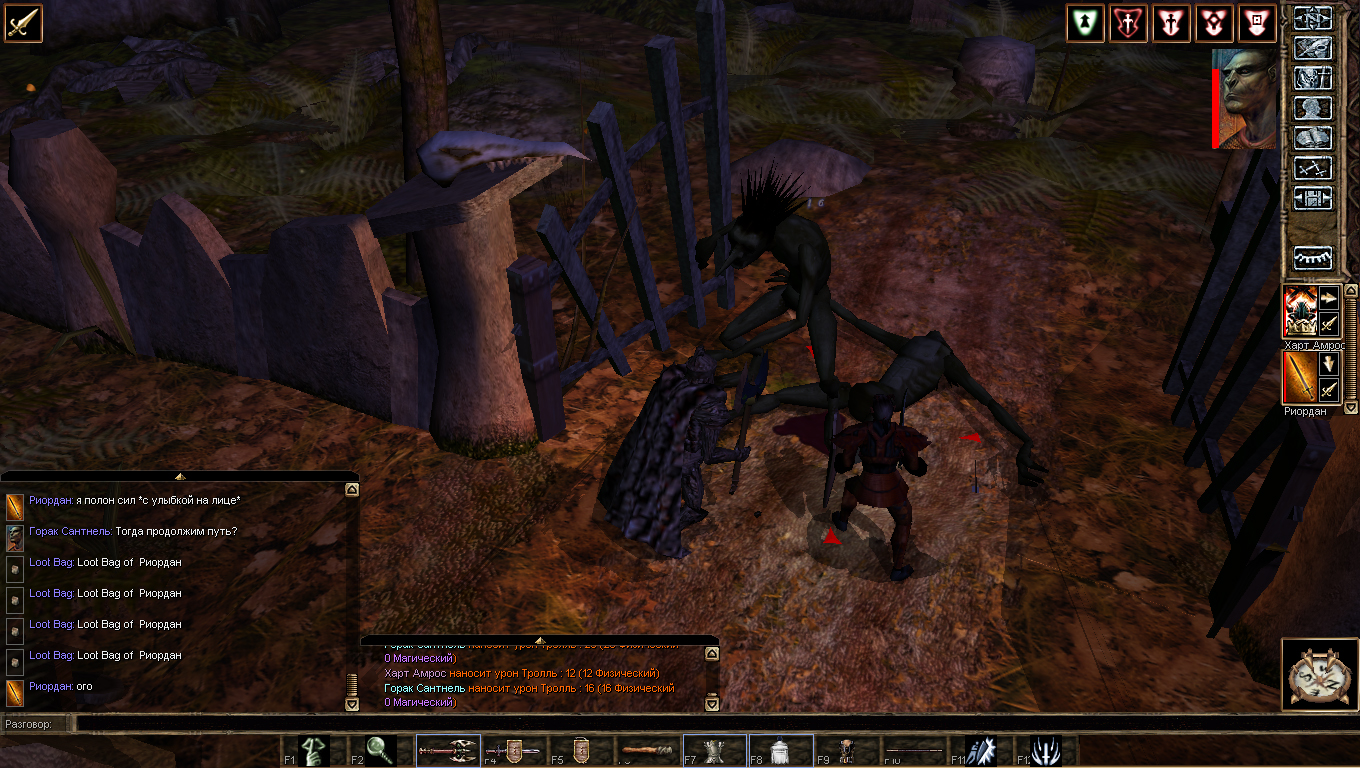Image resolution: width=1360 pixels, height=768 pixels.
Task: Select the F7 armor quickslot
Action: pos(714,750)
